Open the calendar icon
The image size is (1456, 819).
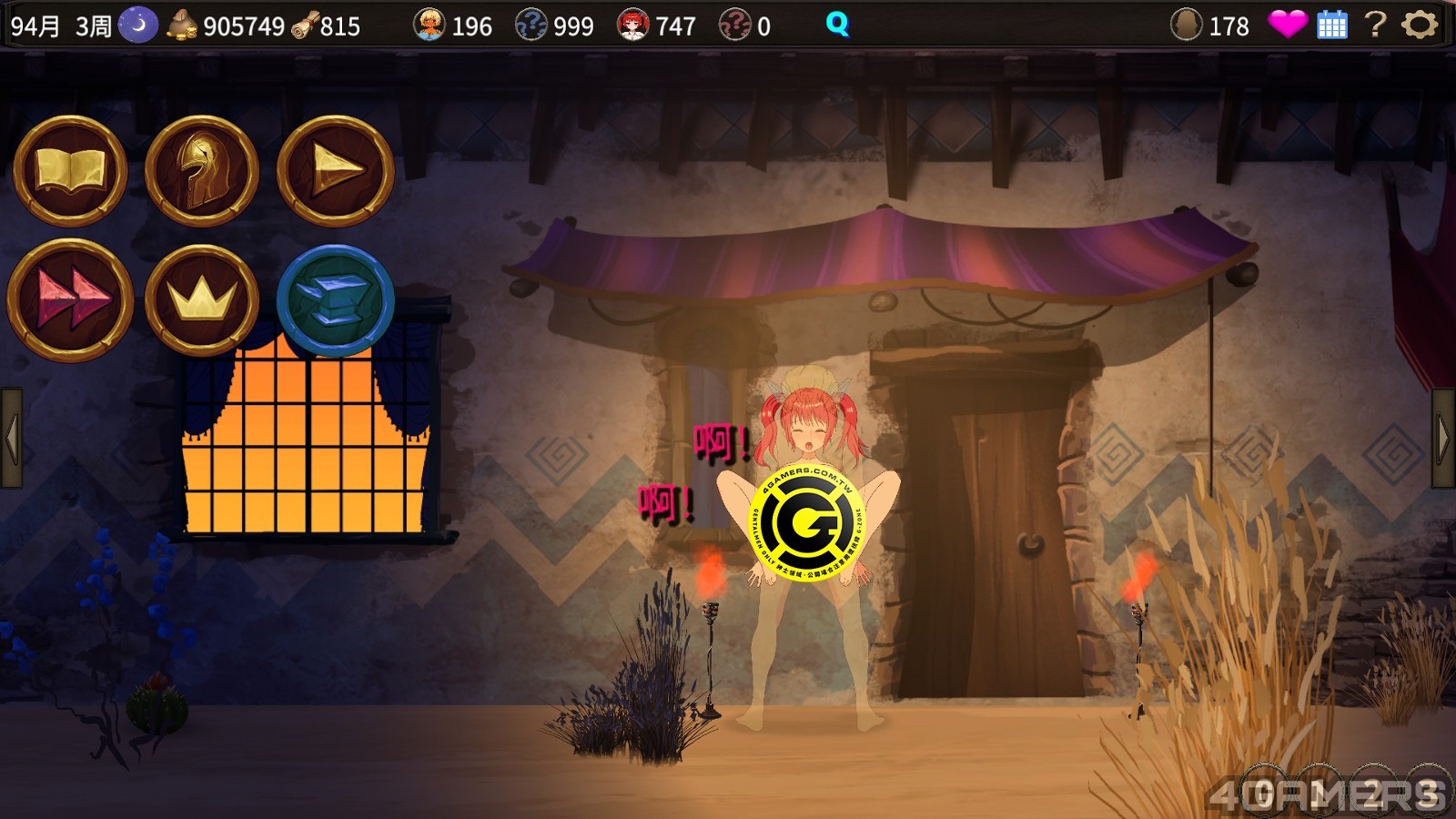1331,25
